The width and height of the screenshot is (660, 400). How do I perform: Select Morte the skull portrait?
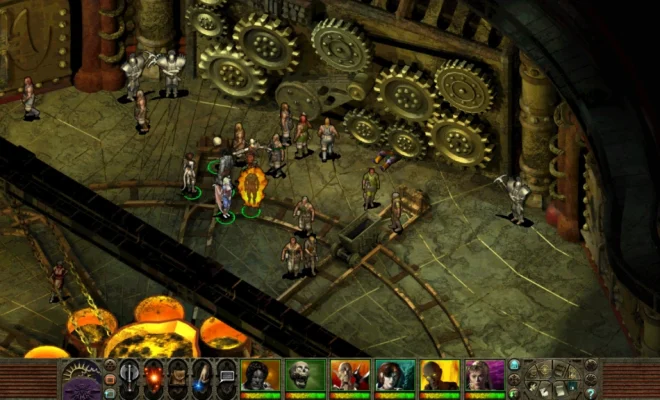point(305,376)
